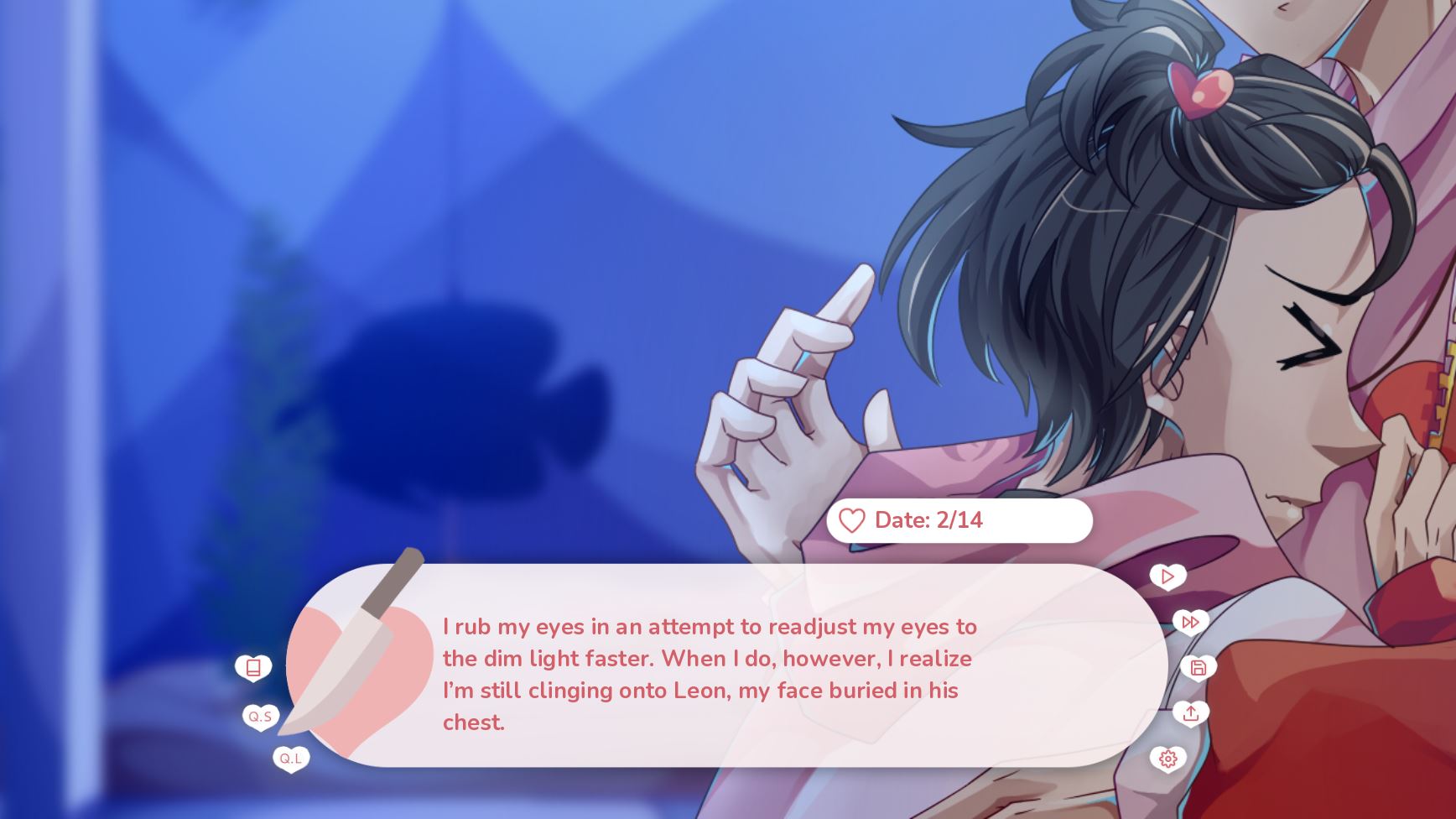Toggle skip mode with the double-arrow heart
1456x819 pixels.
click(1190, 622)
